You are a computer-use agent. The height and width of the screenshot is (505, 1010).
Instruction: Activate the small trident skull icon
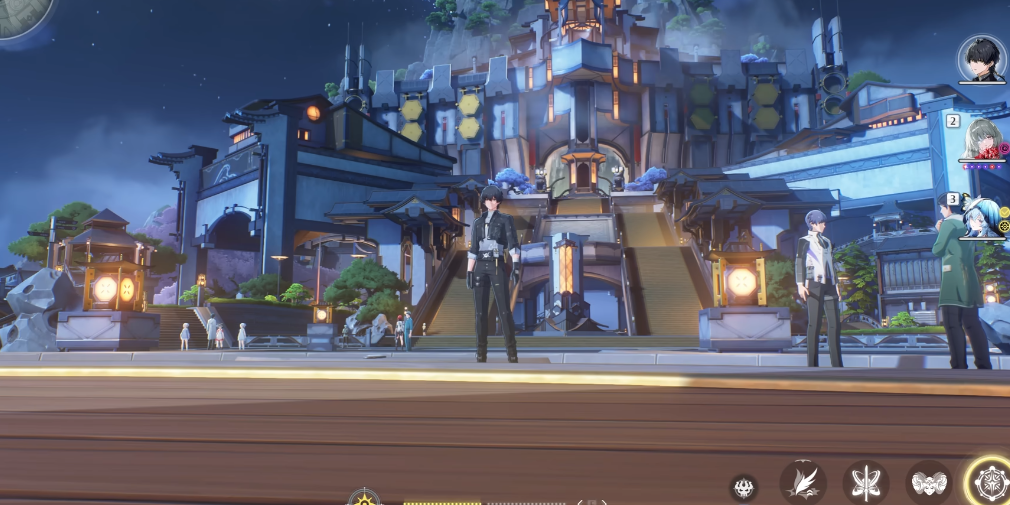pos(743,488)
